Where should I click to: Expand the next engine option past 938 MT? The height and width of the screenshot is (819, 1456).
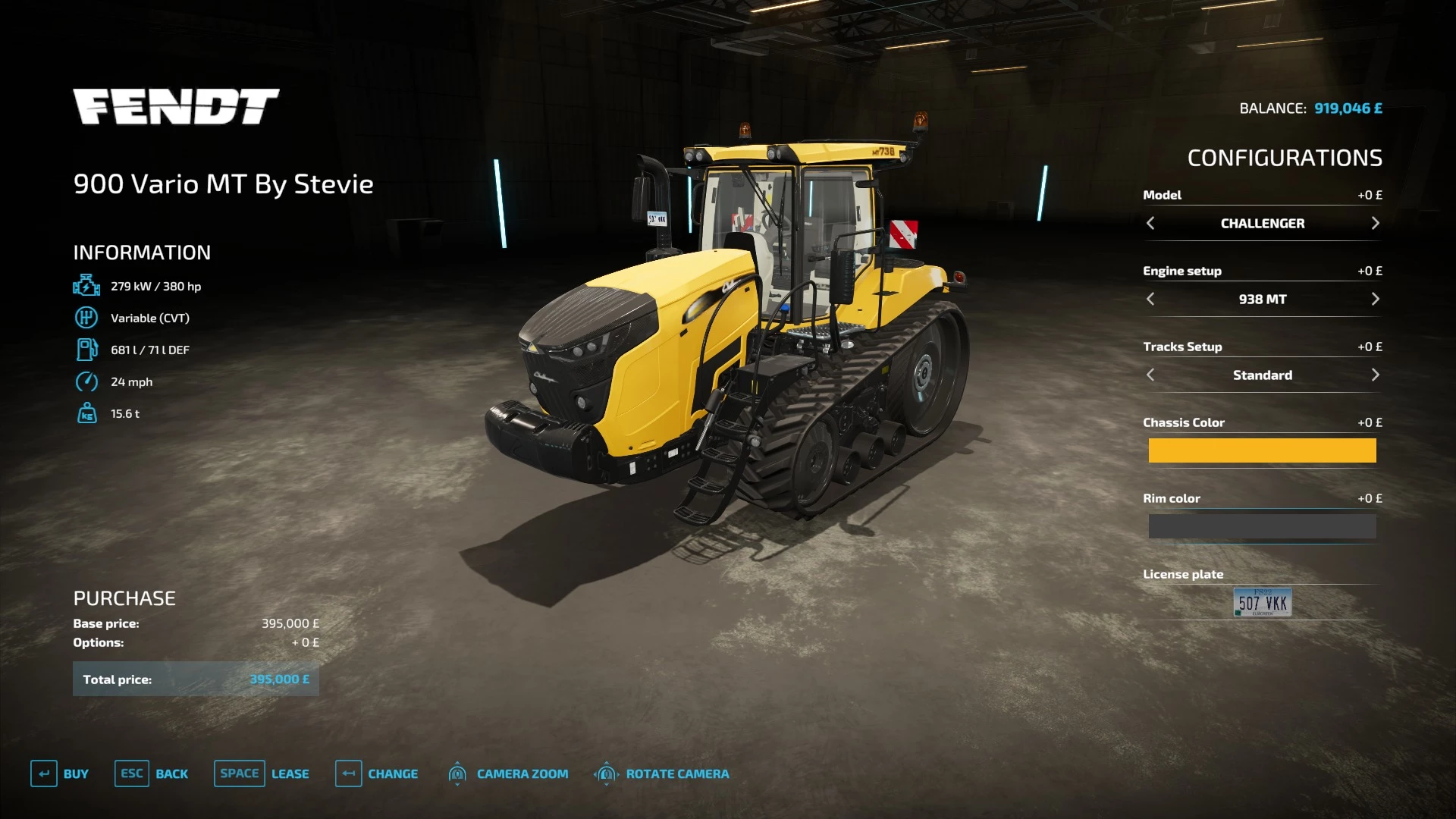pyautogui.click(x=1375, y=299)
